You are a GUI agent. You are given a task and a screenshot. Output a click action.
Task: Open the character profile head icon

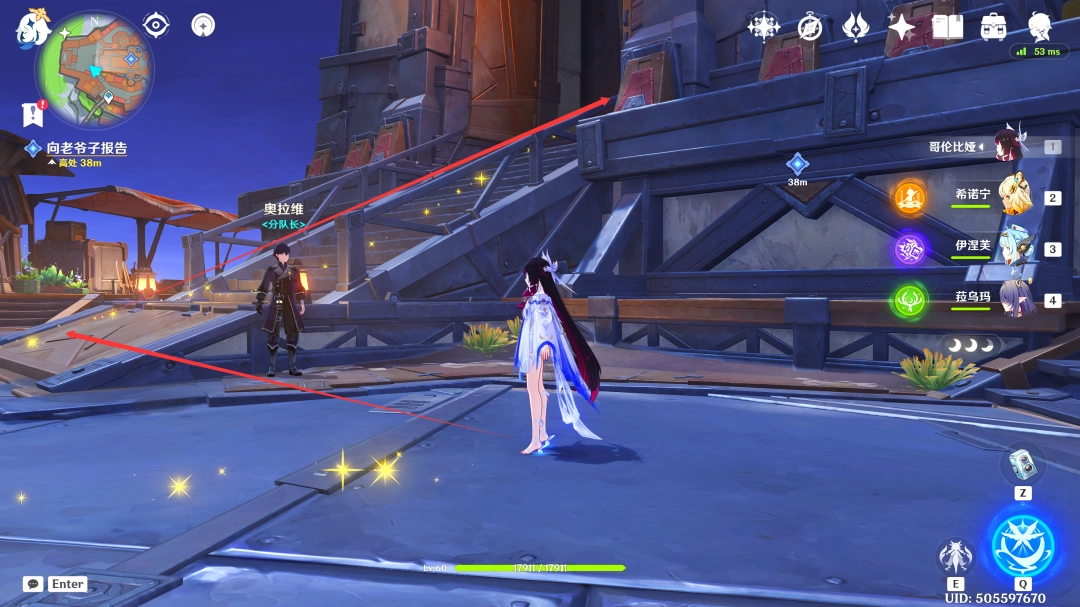coord(1040,27)
